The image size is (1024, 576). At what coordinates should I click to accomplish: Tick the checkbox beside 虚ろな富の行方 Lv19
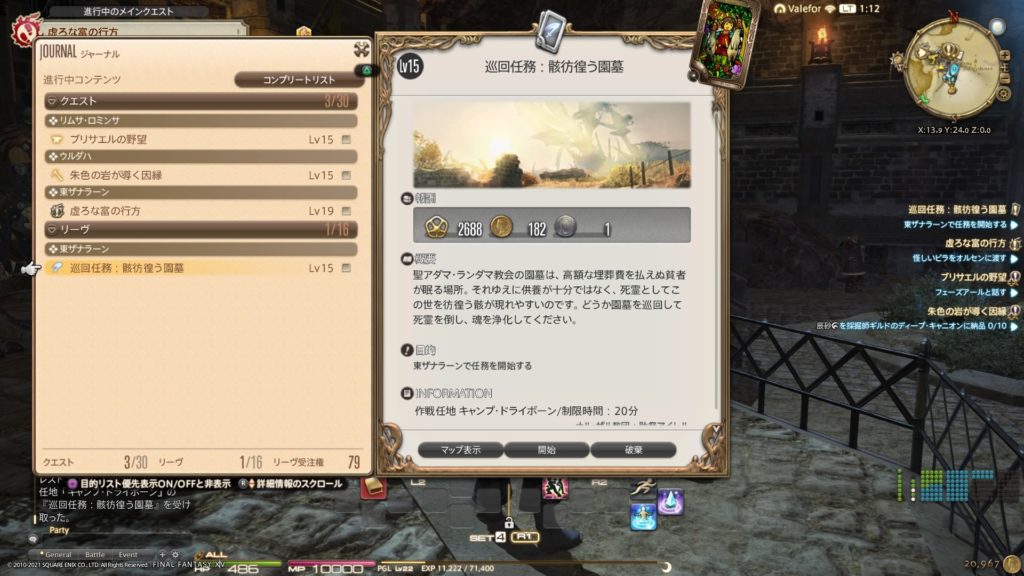(x=346, y=211)
